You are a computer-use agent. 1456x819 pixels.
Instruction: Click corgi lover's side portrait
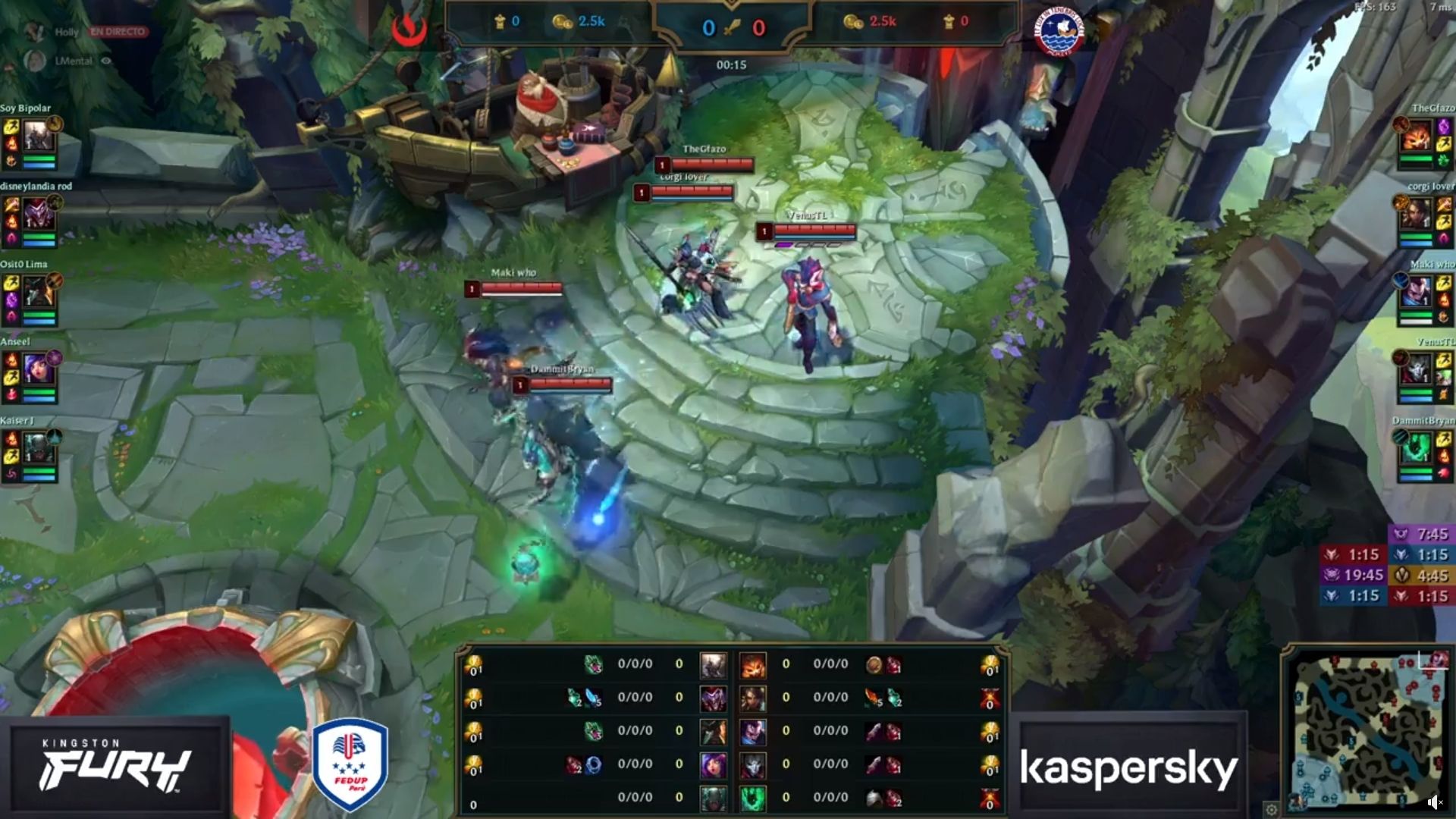(x=1416, y=215)
